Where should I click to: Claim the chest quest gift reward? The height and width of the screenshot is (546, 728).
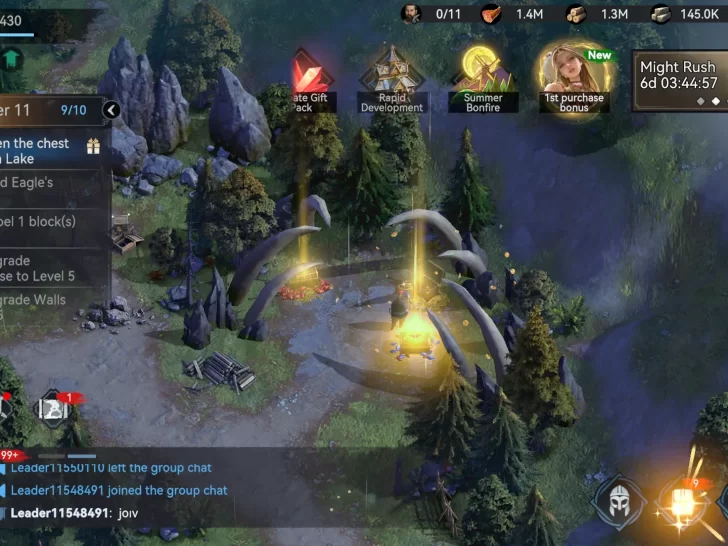pyautogui.click(x=93, y=147)
